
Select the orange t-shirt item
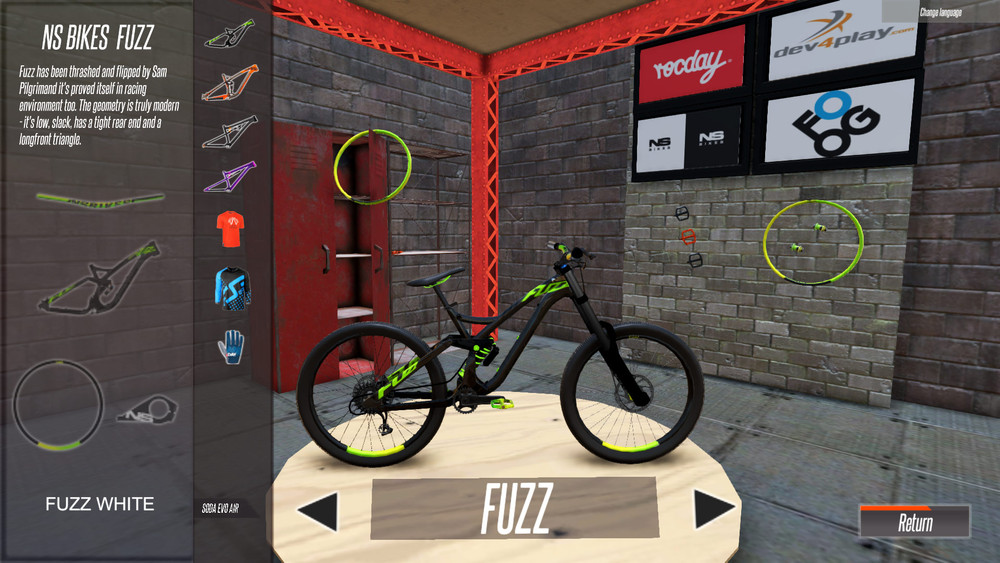231,229
